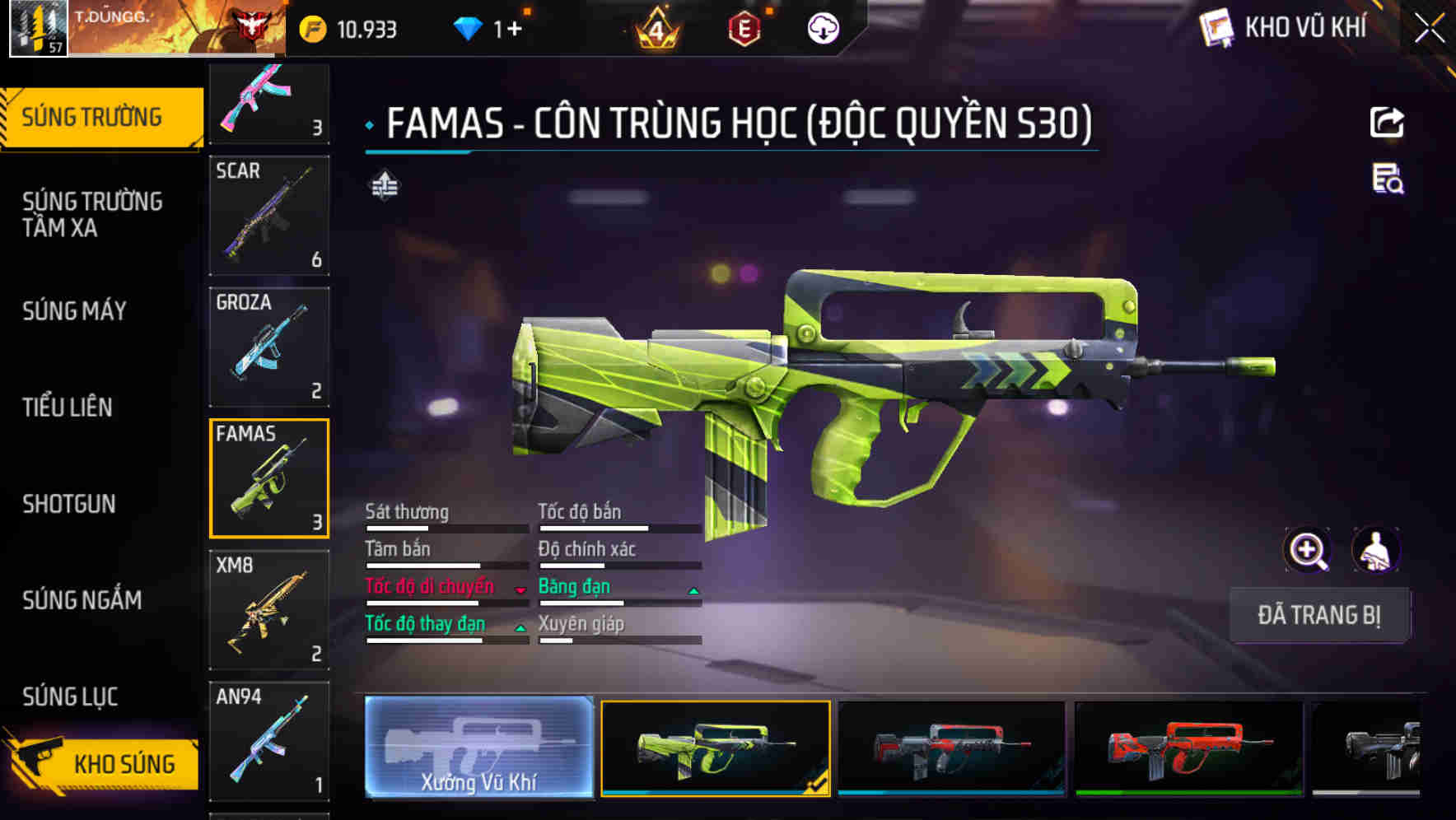Select the SCAR weapon tile

pos(269,216)
